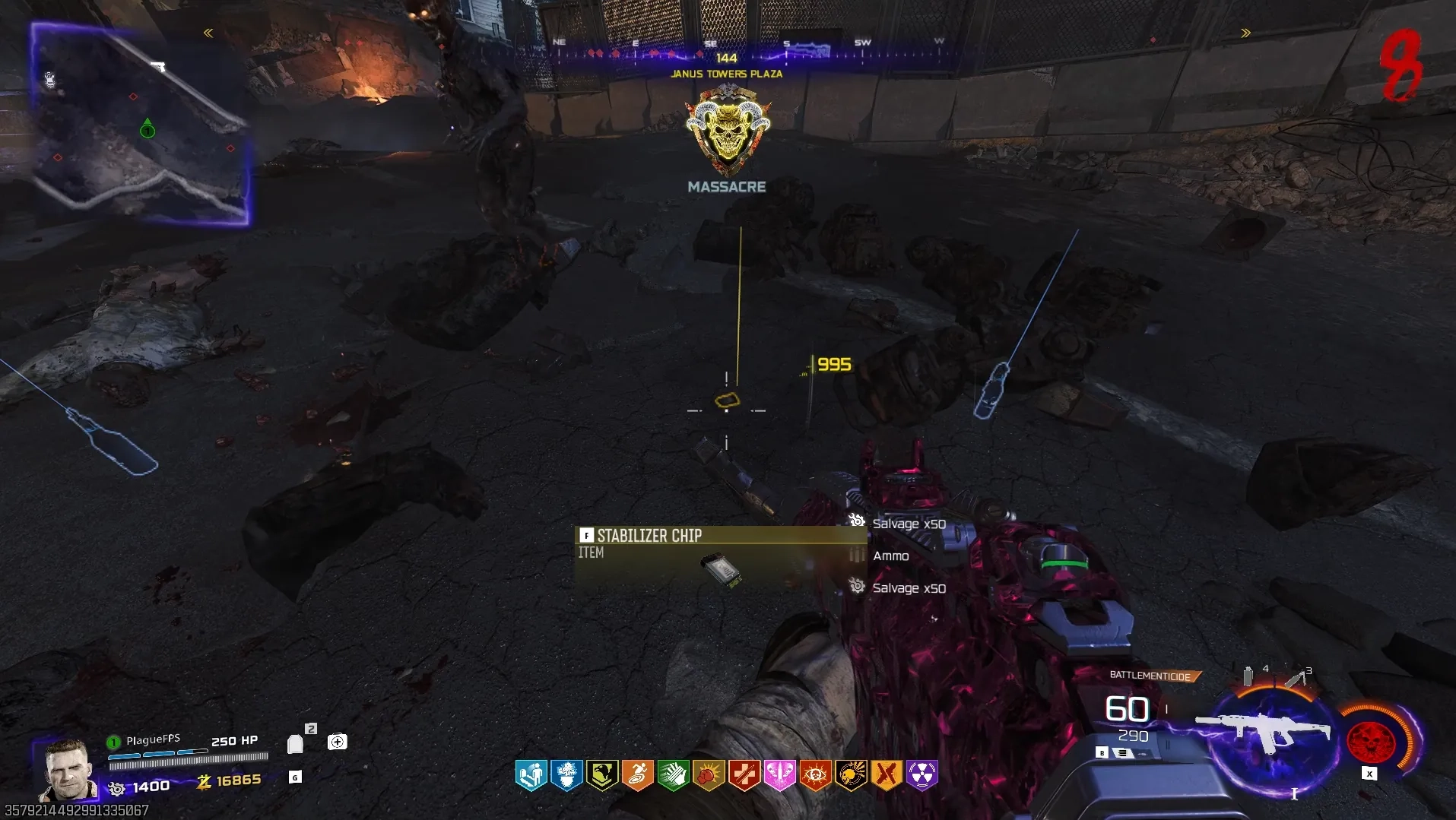Select the Battlementicide weapon icon
This screenshot has width=1456, height=820.
[x=1262, y=733]
